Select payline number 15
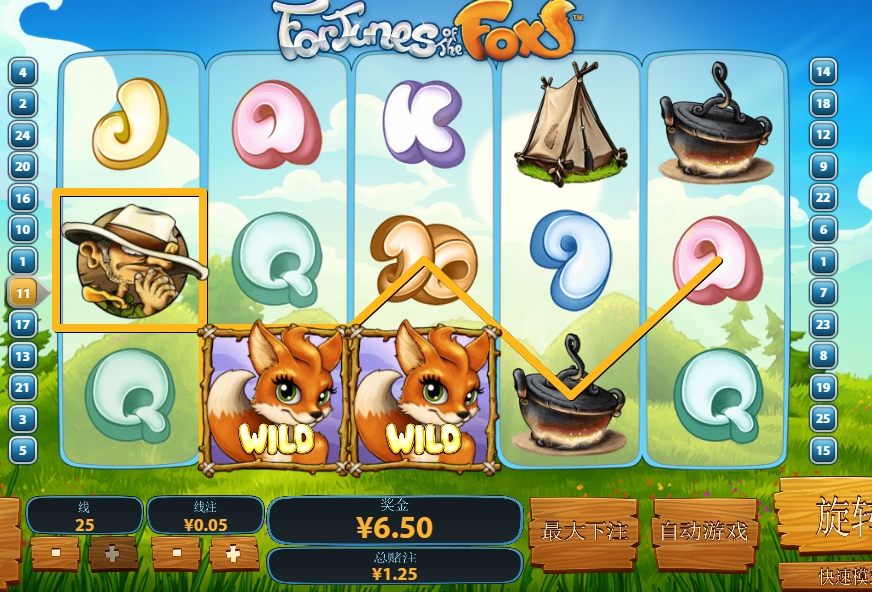 (x=823, y=450)
